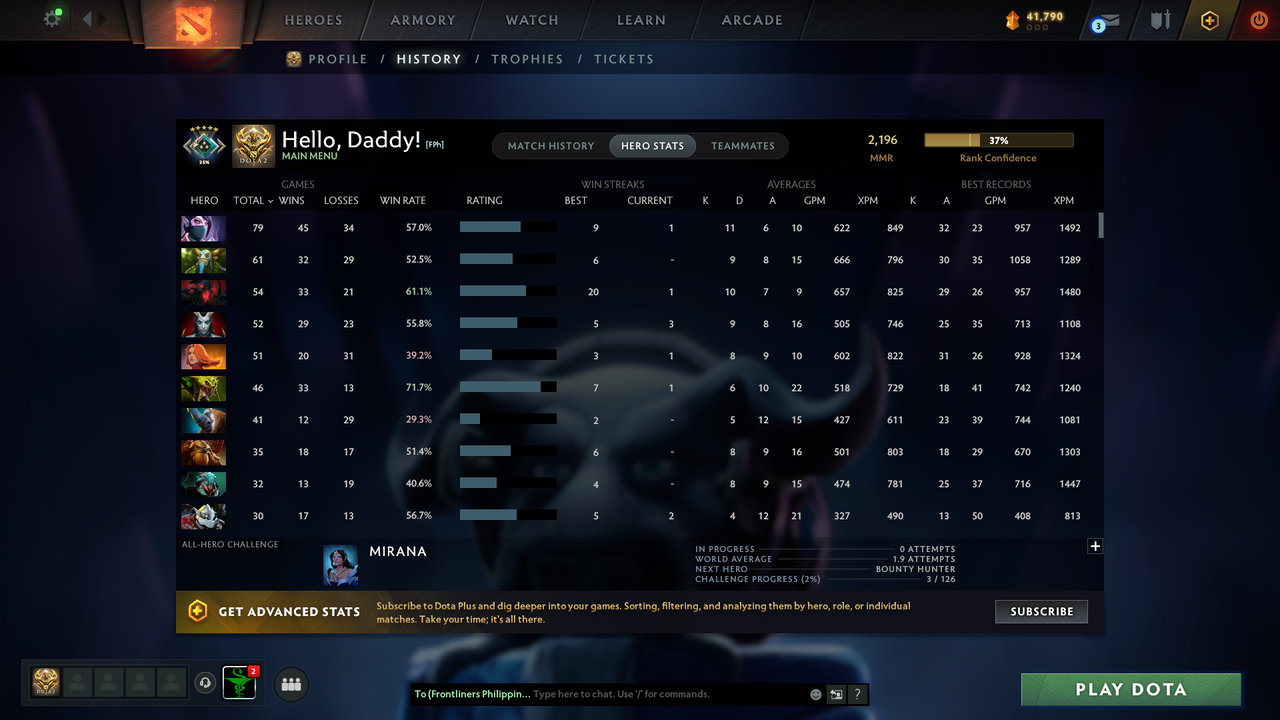Expand the all-hero challenge plus control
Screen dimensions: 1280x720
[x=1095, y=546]
